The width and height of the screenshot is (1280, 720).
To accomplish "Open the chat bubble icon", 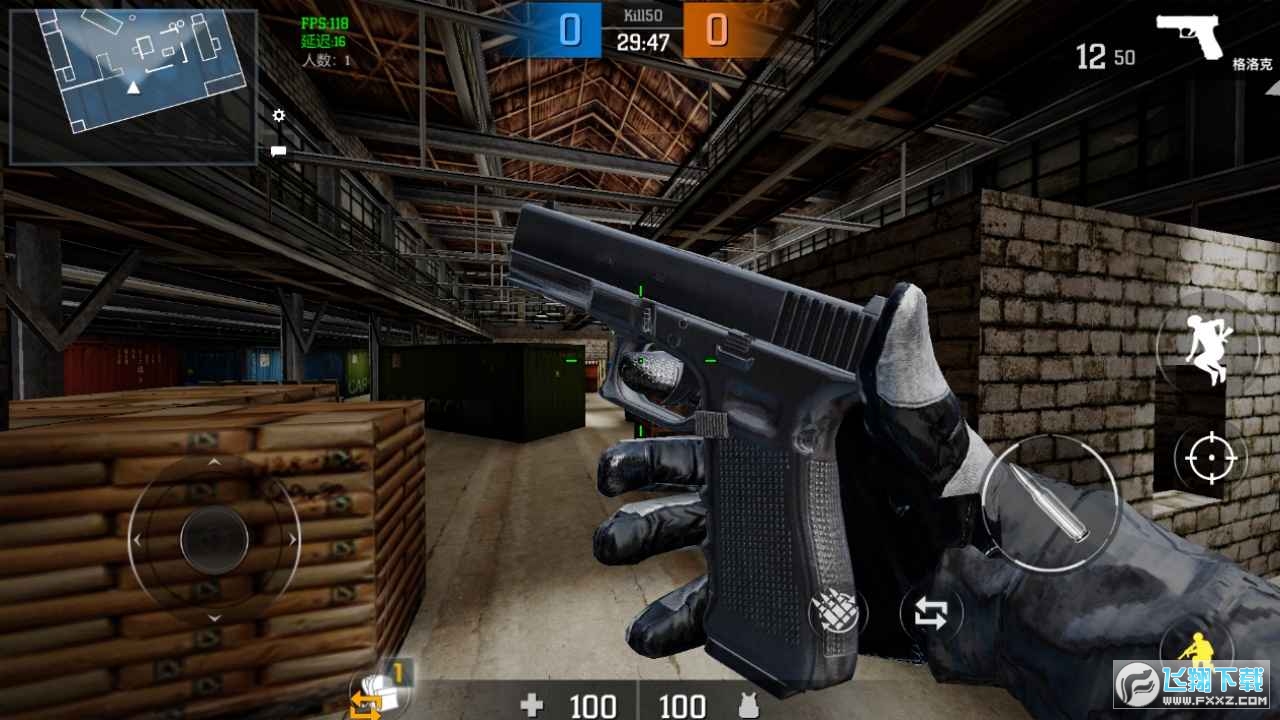I will (x=279, y=151).
